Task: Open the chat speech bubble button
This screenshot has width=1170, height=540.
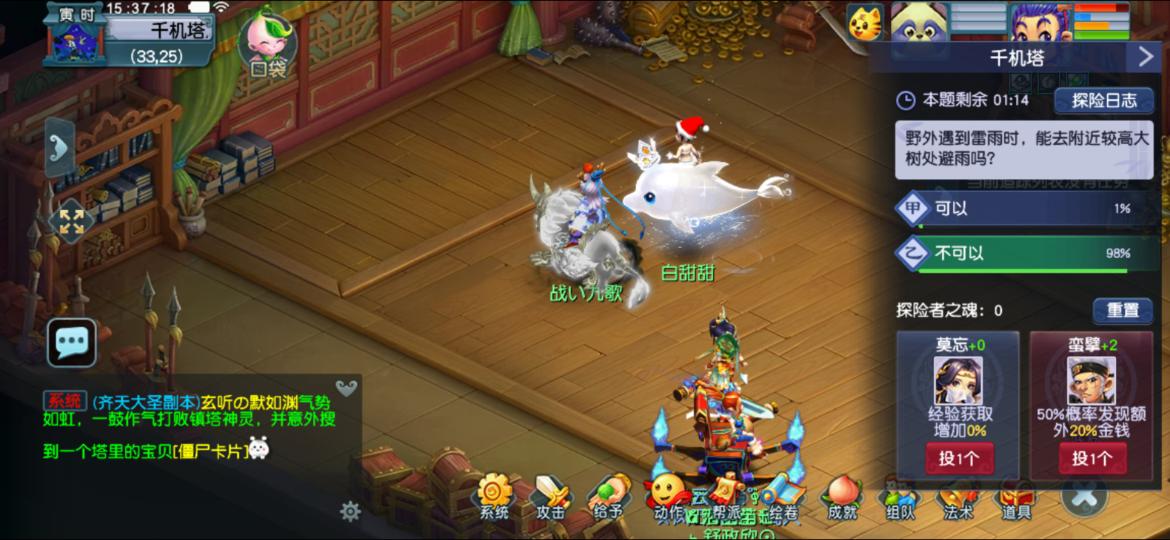Action: (x=72, y=343)
